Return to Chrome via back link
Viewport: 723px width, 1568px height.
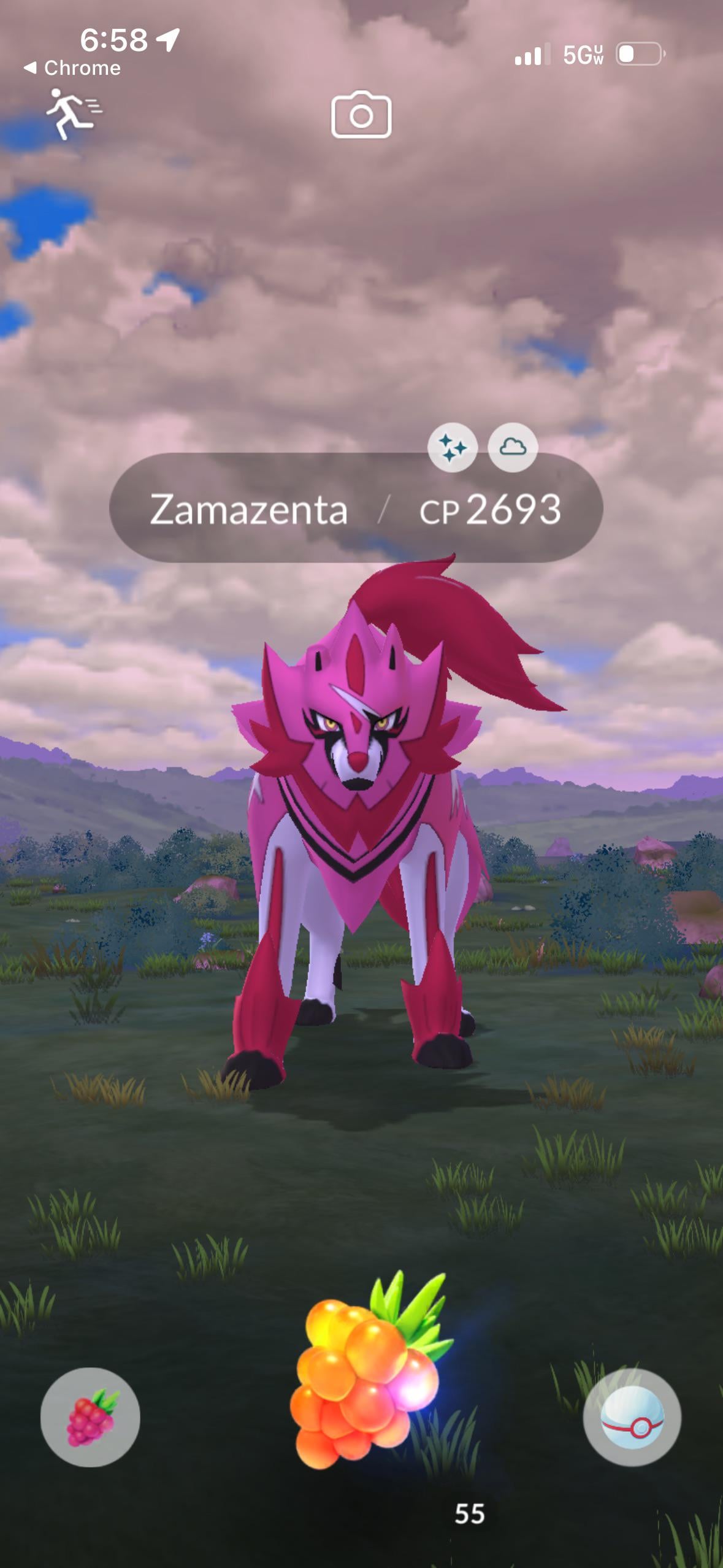pyautogui.click(x=72, y=67)
